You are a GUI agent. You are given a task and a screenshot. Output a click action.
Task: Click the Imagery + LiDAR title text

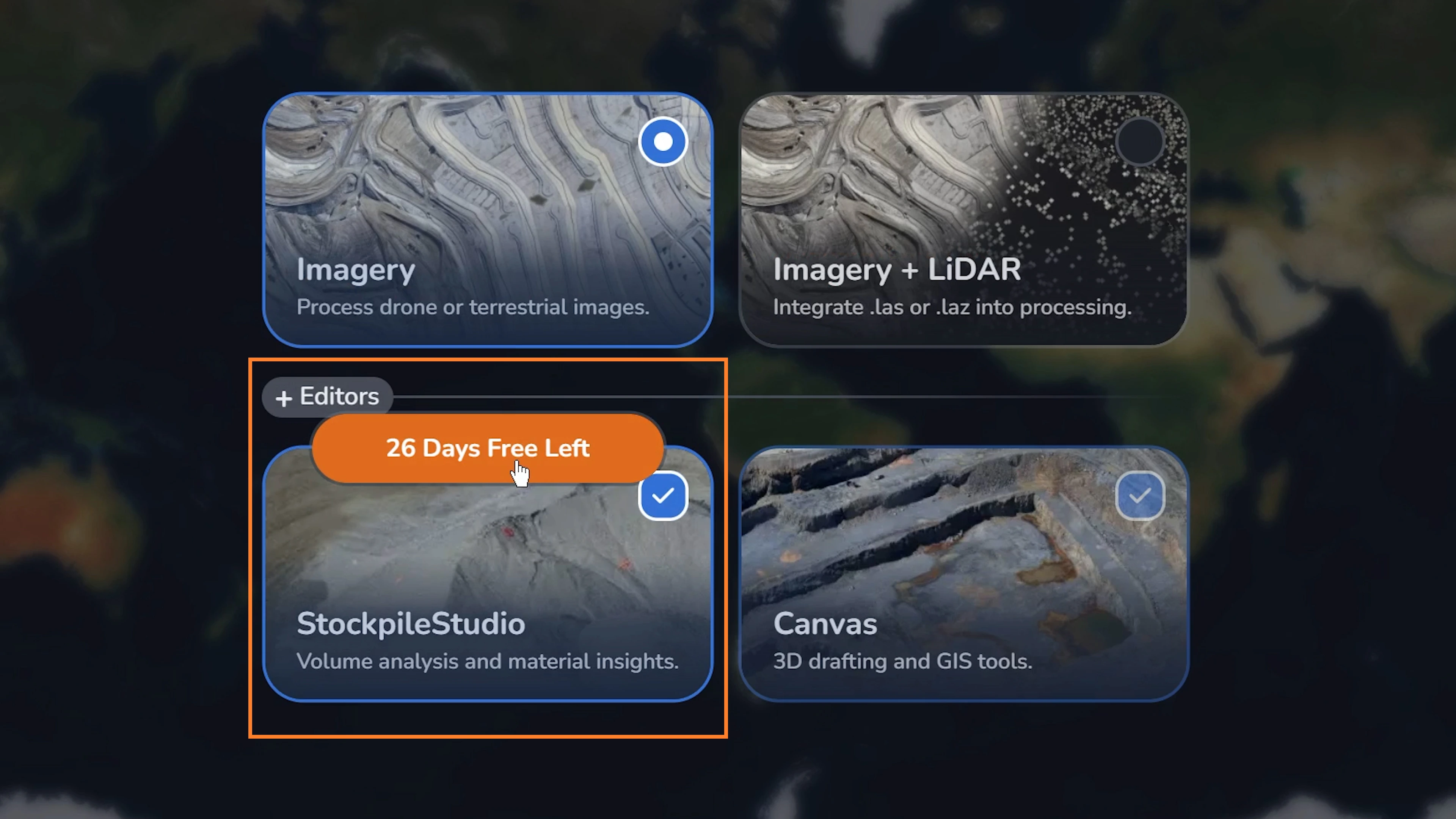[896, 270]
